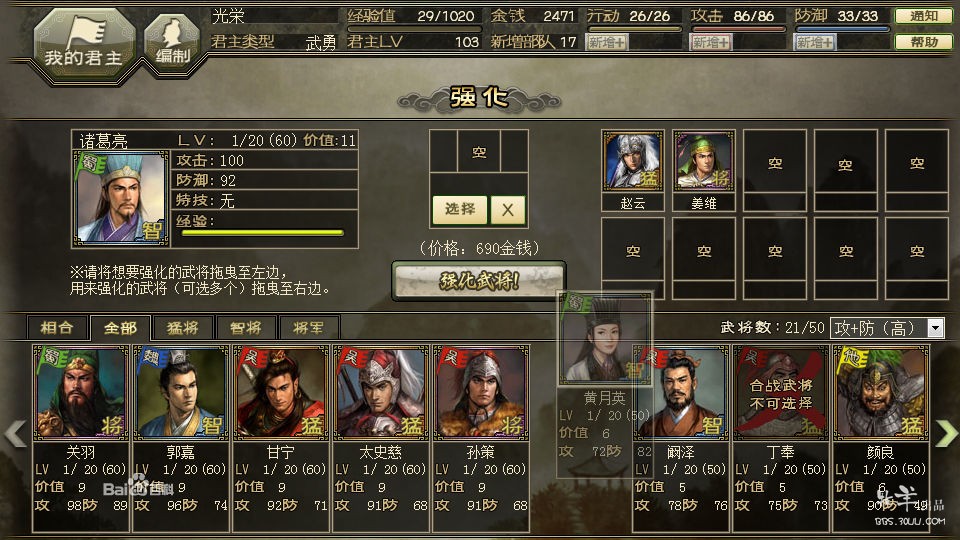
Task: Open the 帮助 help button
Action: pyautogui.click(x=922, y=43)
